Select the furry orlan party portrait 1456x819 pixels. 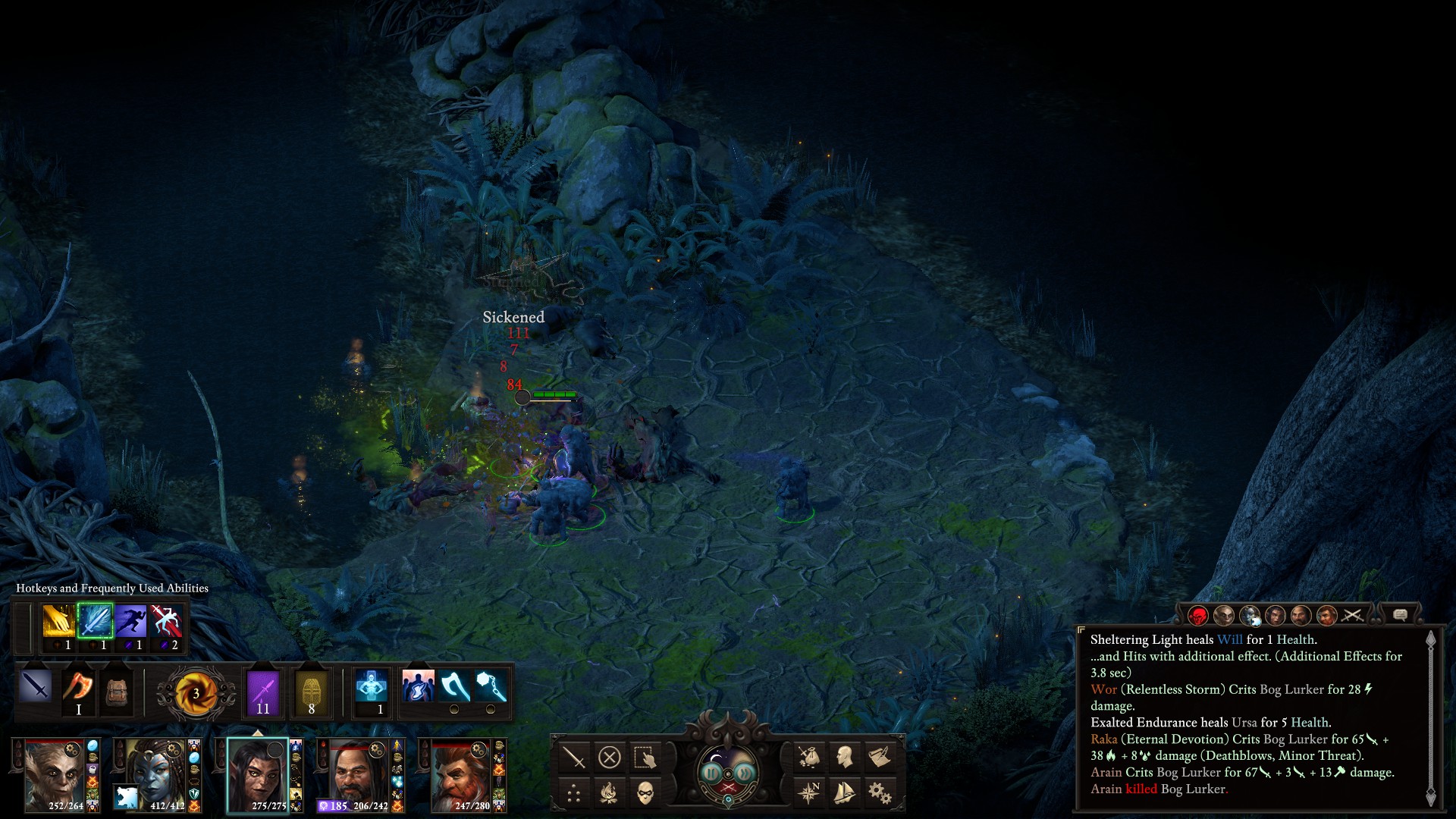click(x=54, y=774)
